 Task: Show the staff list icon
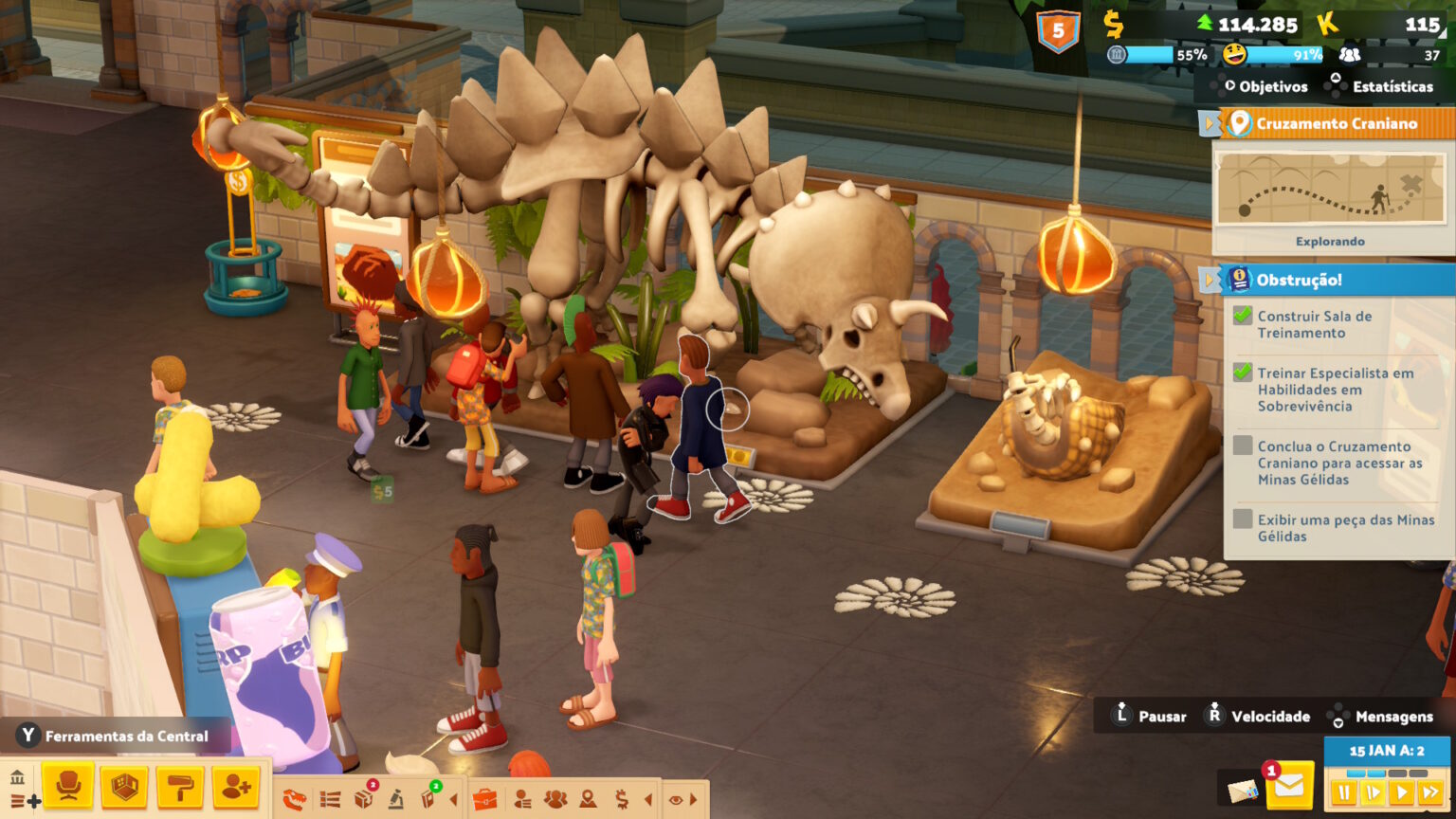522,799
